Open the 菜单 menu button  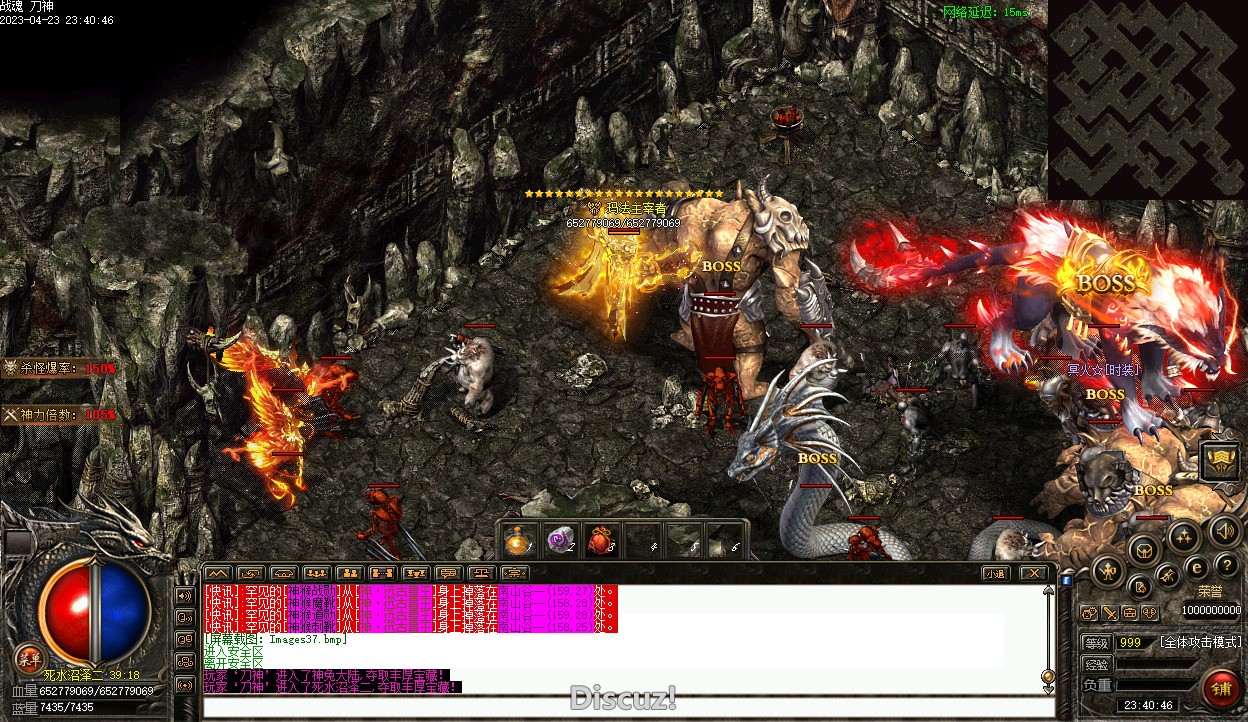[28, 657]
